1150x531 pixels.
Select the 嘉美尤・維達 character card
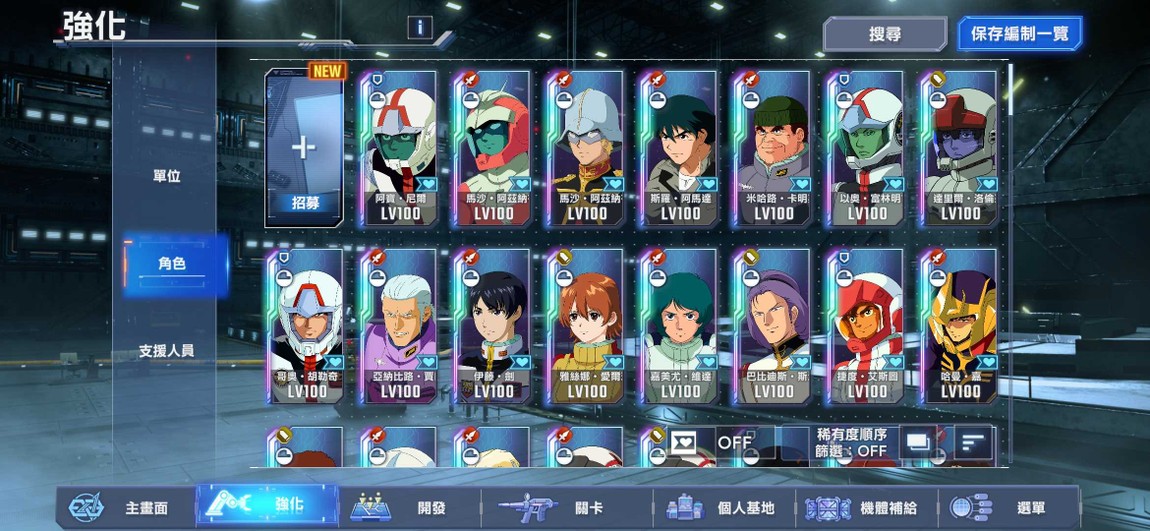tap(680, 326)
